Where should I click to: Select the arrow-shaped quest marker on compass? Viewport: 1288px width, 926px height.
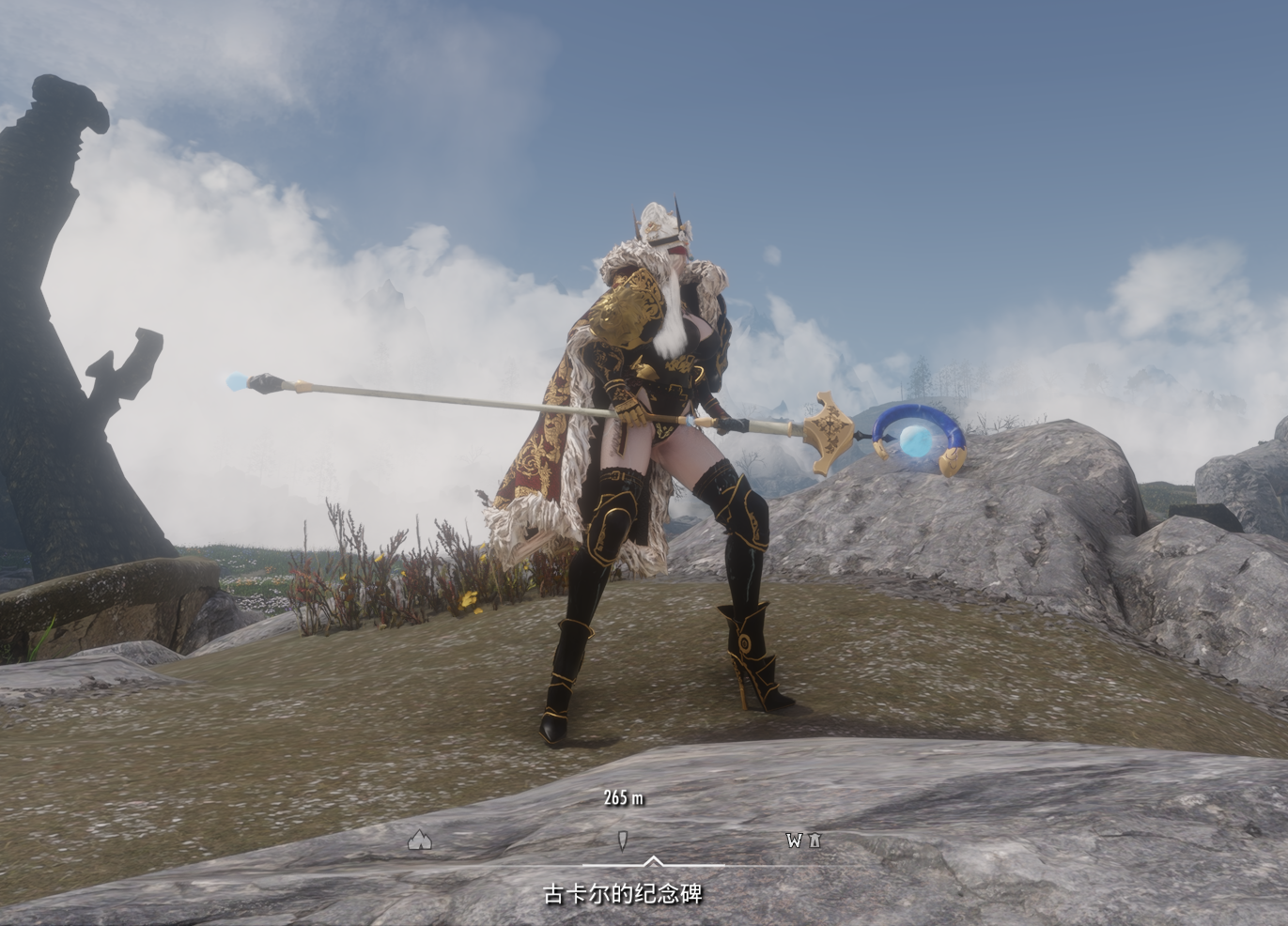click(x=622, y=840)
